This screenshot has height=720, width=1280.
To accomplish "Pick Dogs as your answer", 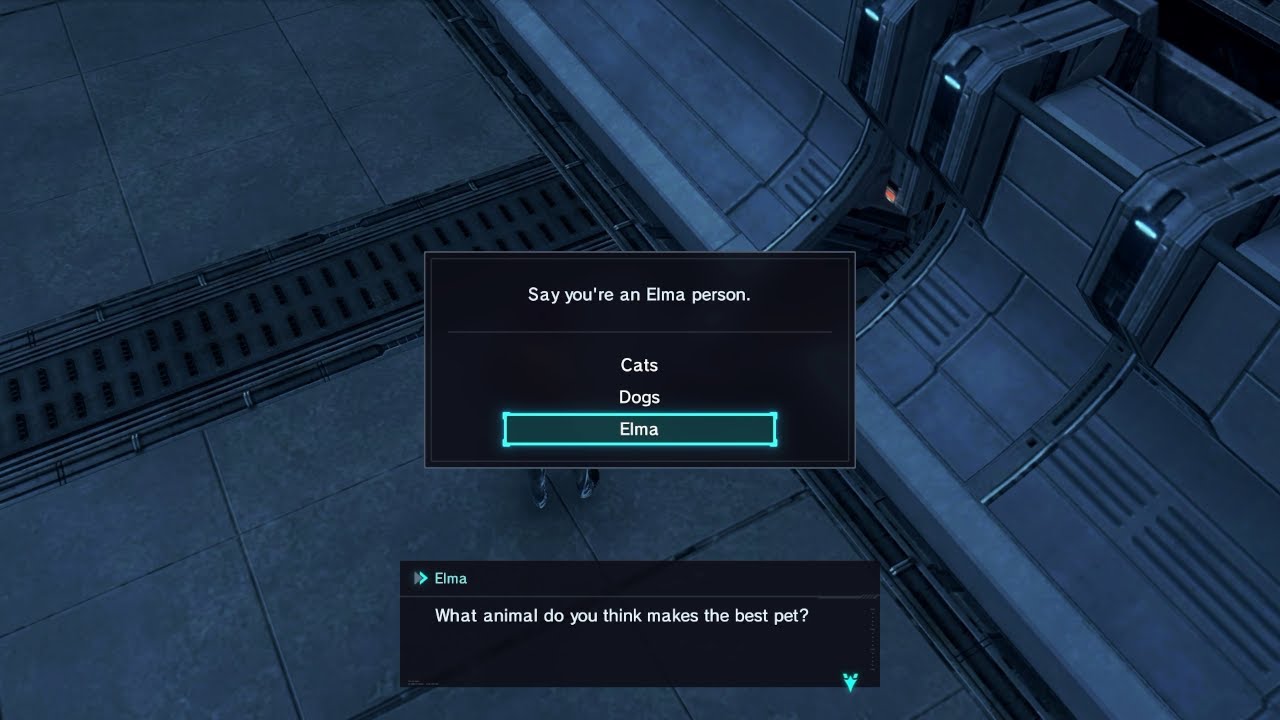I will click(639, 398).
